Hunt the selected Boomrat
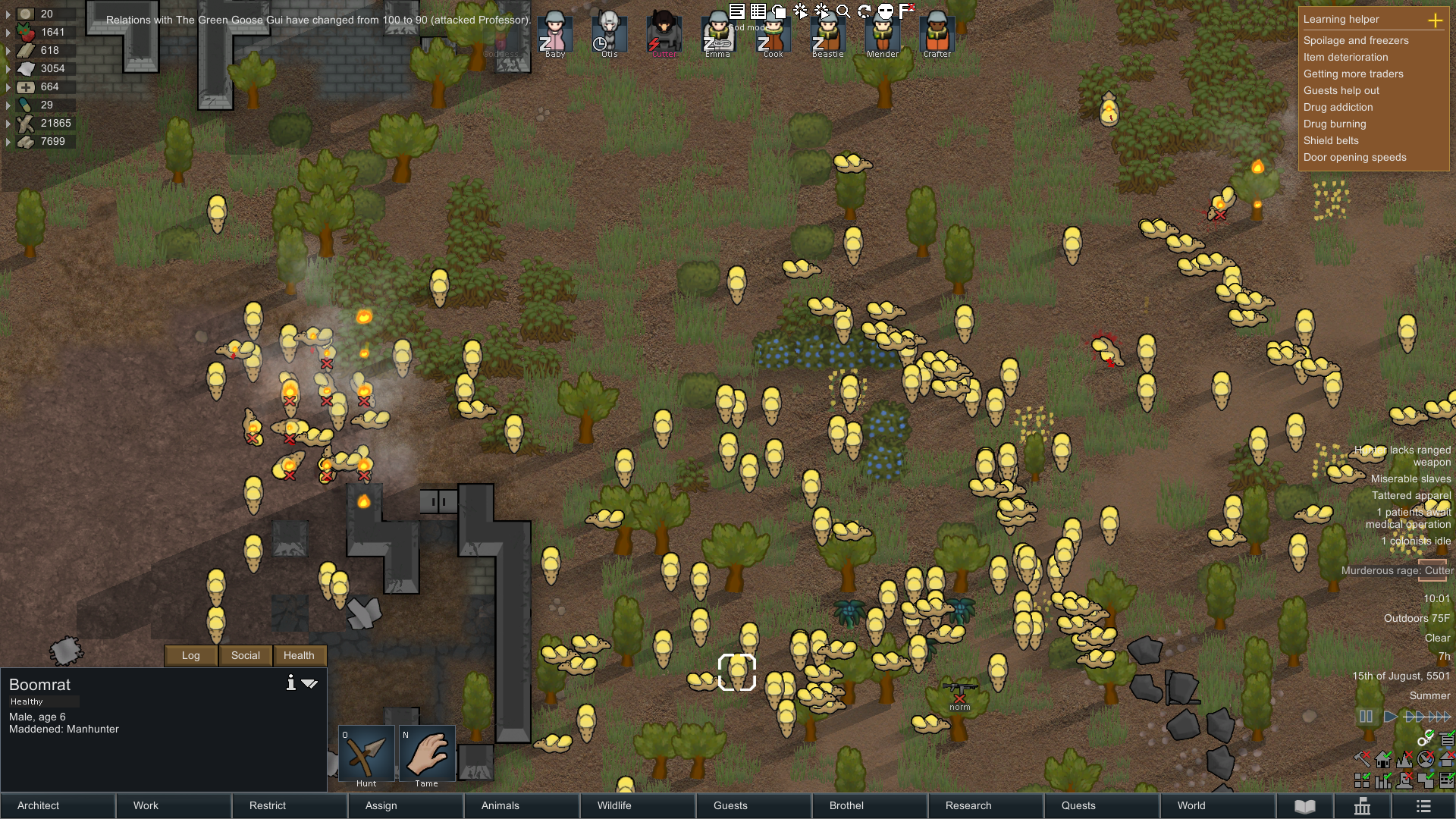The width and height of the screenshot is (1456, 819). [366, 755]
